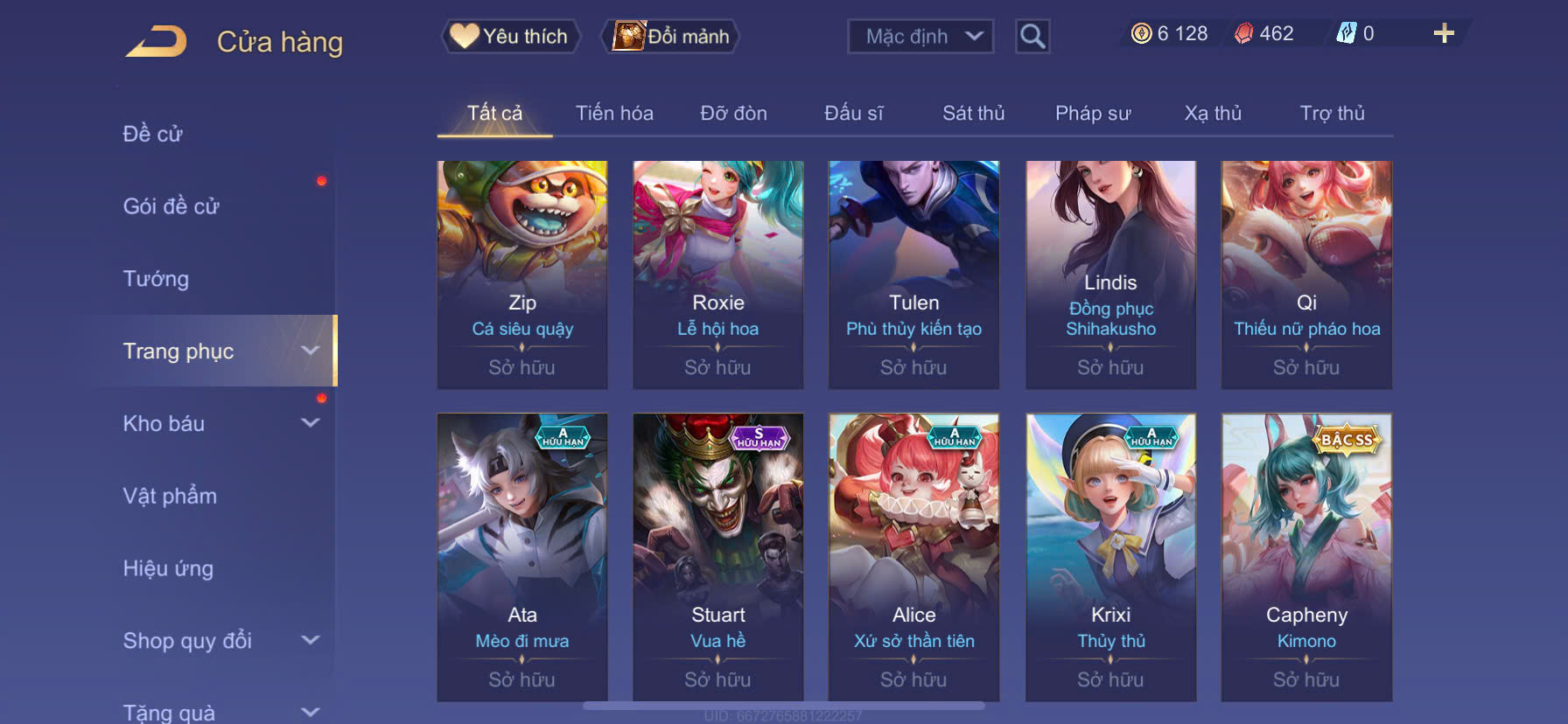Image resolution: width=1568 pixels, height=724 pixels.
Task: Select the Đỡ đòn category tab
Action: [733, 114]
